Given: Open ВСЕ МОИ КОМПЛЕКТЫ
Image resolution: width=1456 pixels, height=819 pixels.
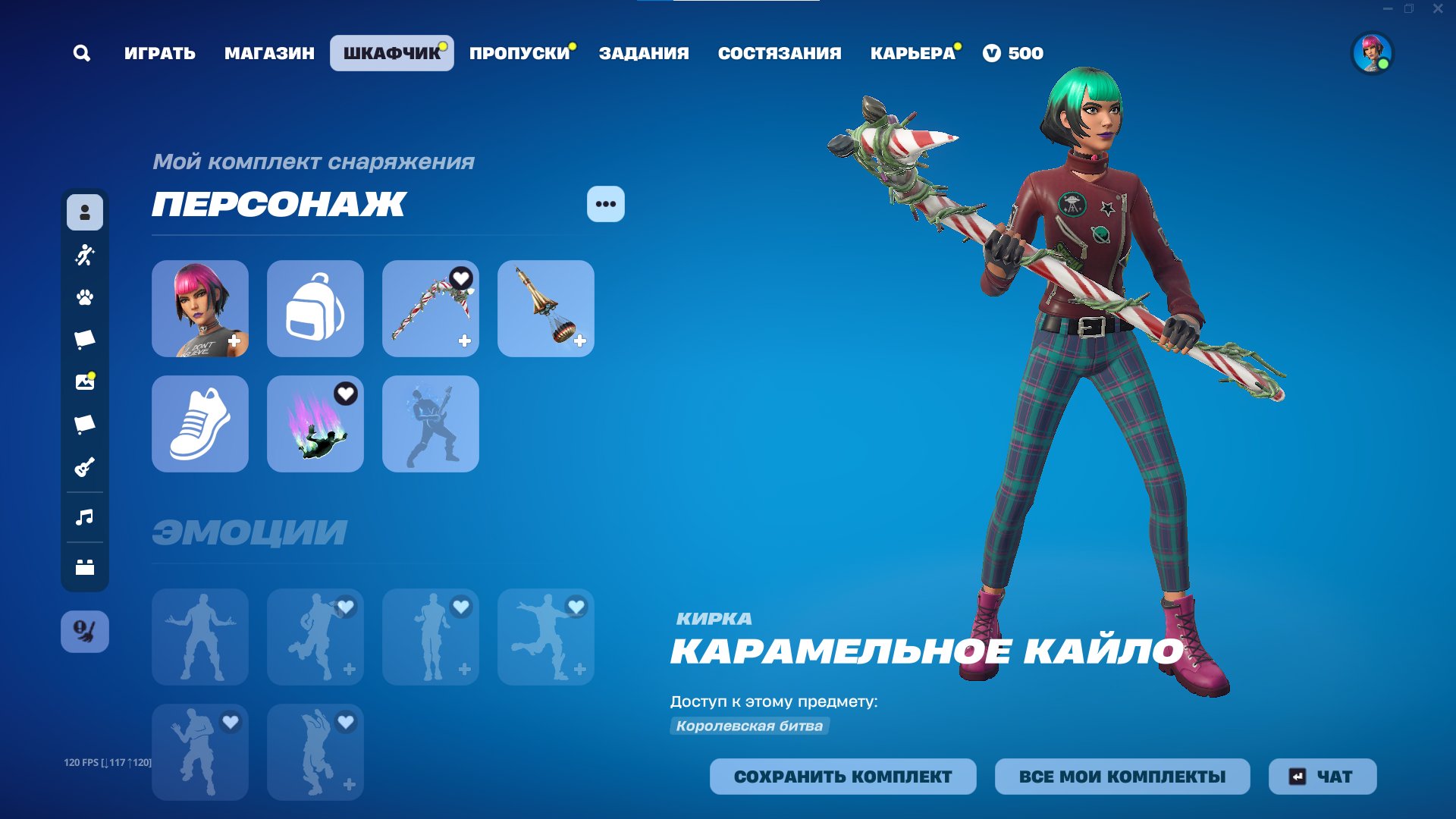Looking at the screenshot, I should (1122, 777).
